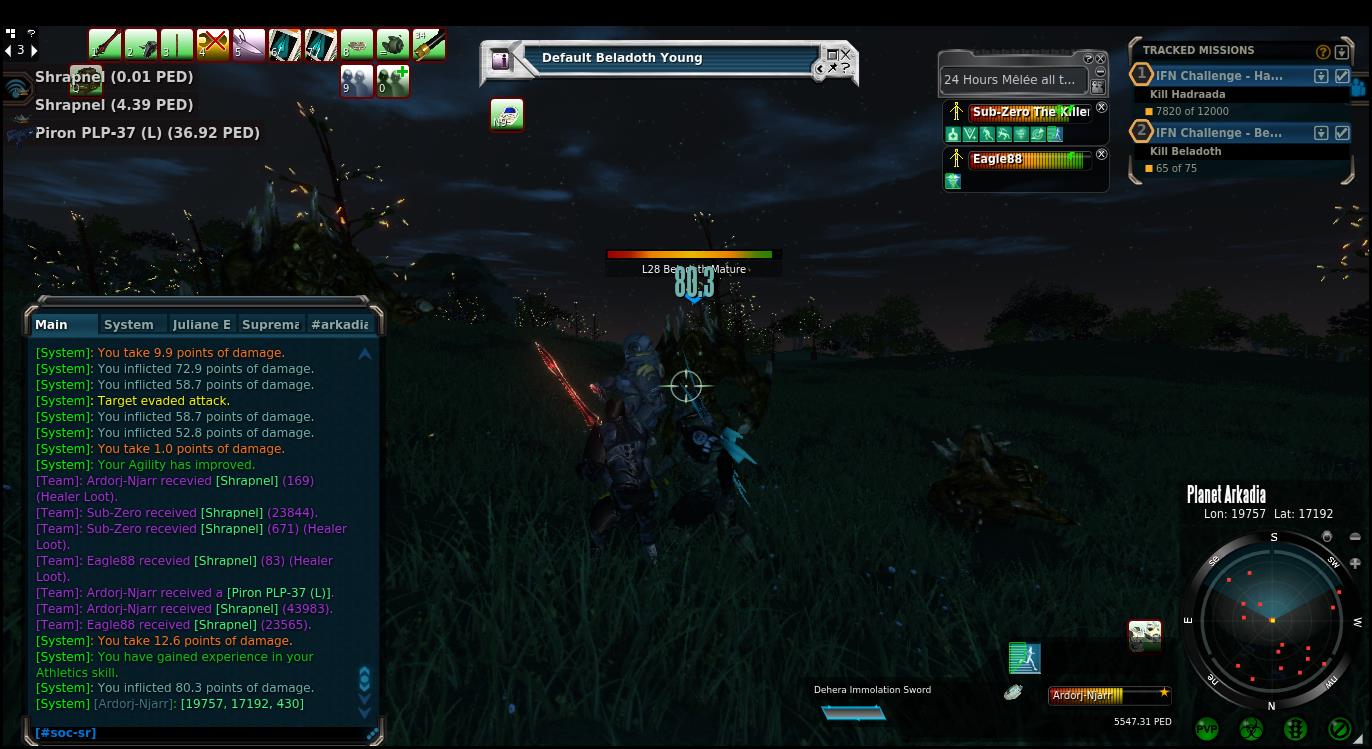Collapse the Tracked Missions panel
1372x749 pixels.
[x=1342, y=51]
